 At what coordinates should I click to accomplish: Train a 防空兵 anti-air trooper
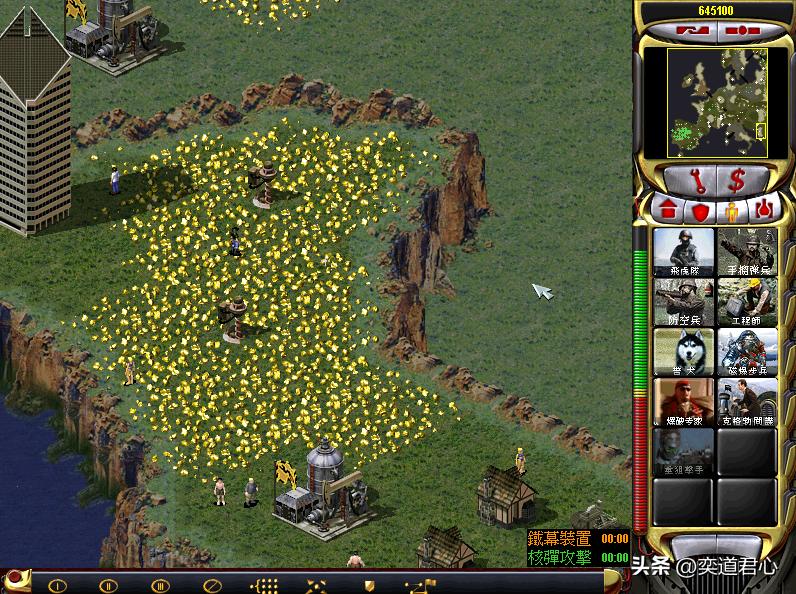684,301
